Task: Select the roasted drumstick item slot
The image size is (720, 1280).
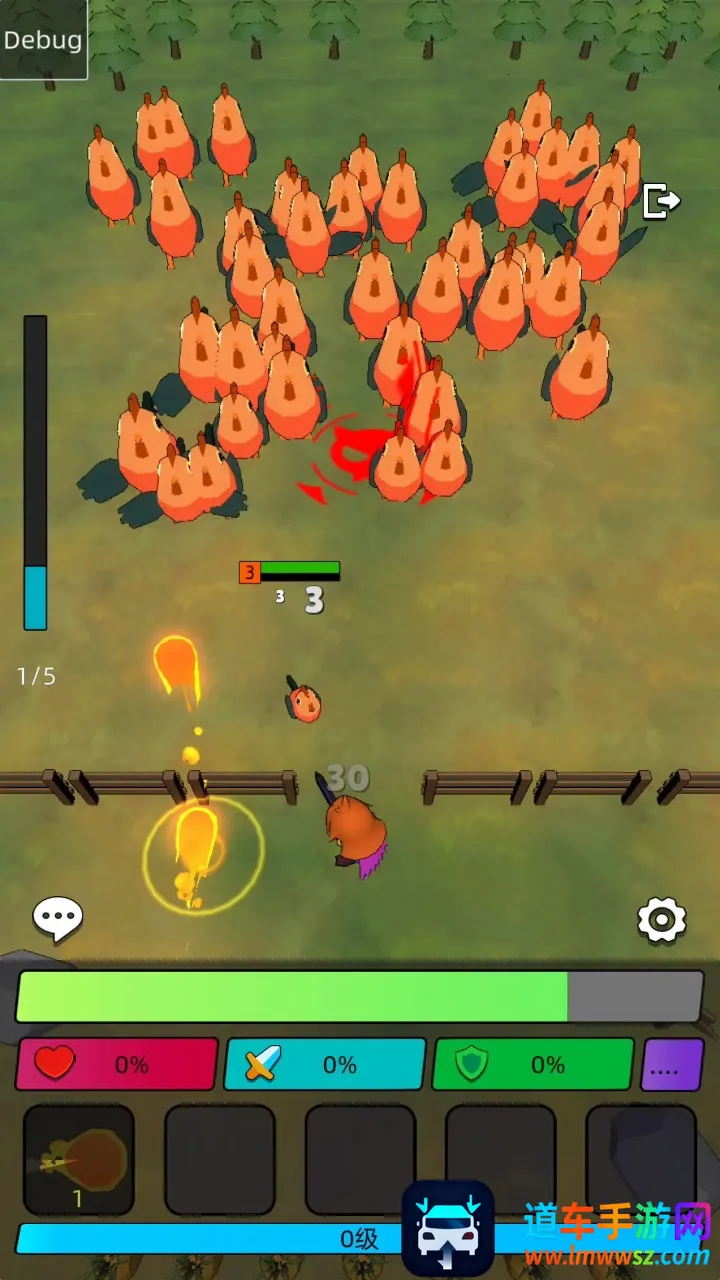Action: coord(79,1160)
